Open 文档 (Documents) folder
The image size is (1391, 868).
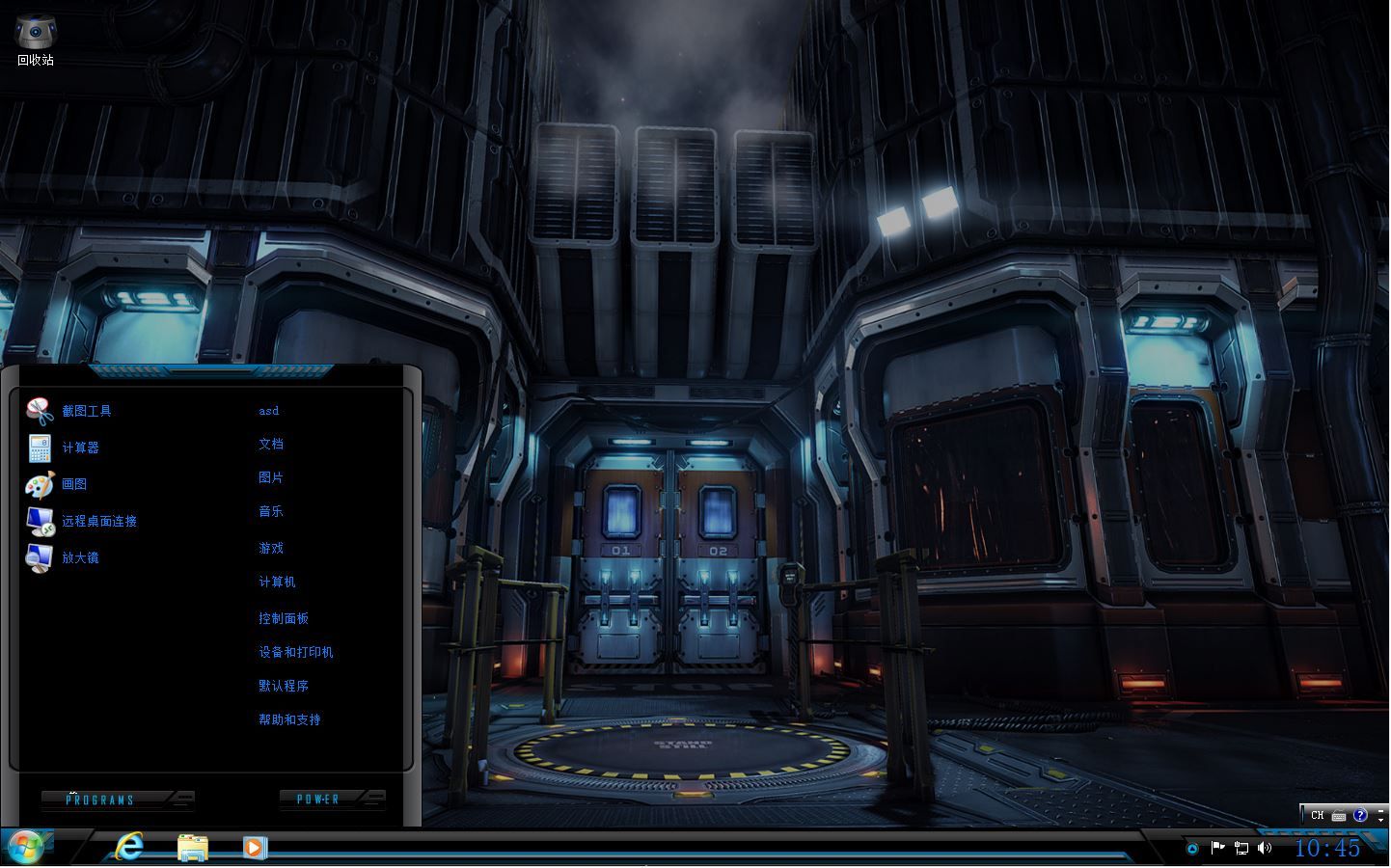271,444
